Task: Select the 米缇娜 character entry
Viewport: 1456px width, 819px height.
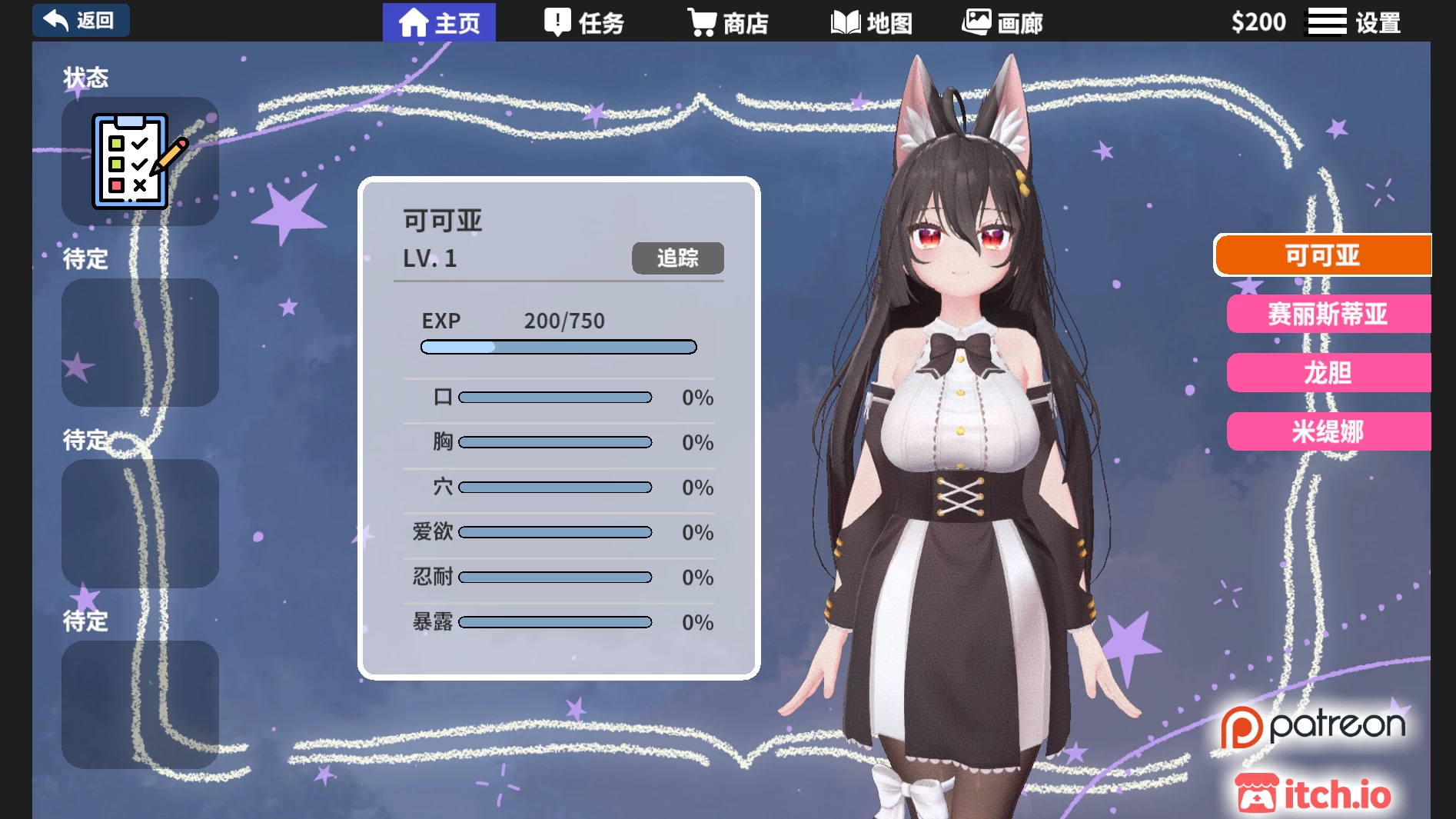Action: click(1329, 431)
